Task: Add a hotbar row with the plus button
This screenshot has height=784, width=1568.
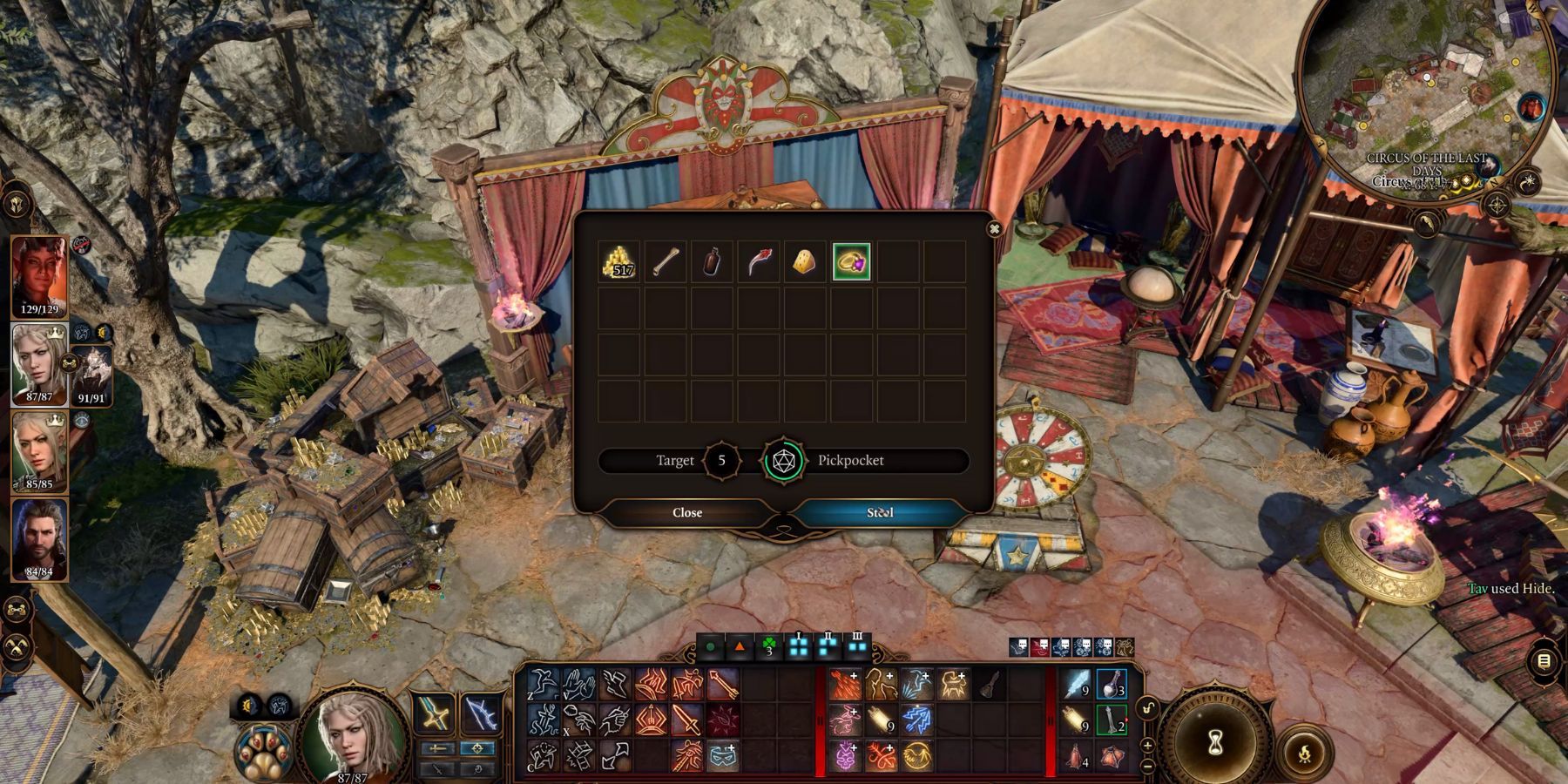Action: (x=1150, y=745)
